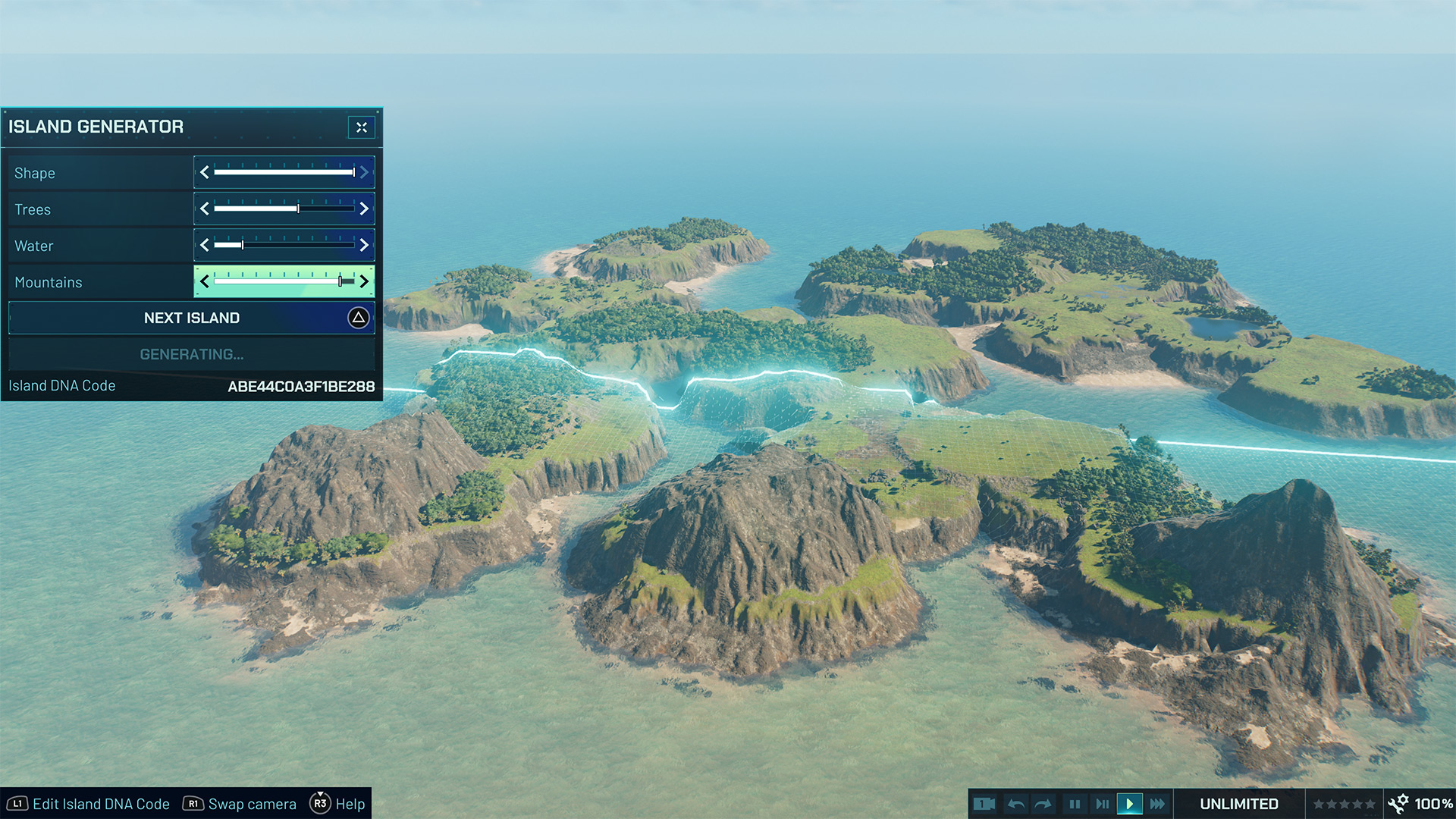Click the Shape slider track
Image resolution: width=1456 pixels, height=819 pixels.
pyautogui.click(x=284, y=173)
